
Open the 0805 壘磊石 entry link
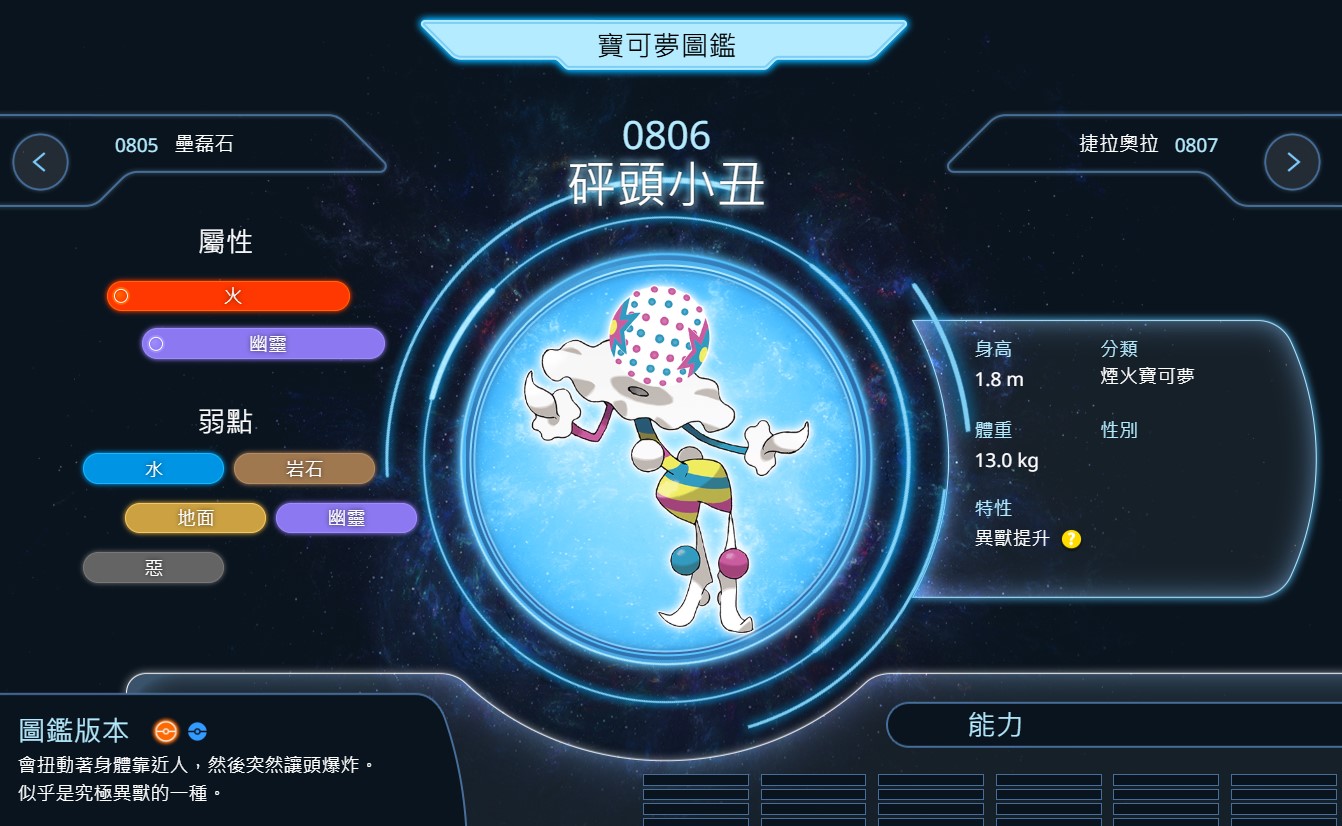pos(174,145)
